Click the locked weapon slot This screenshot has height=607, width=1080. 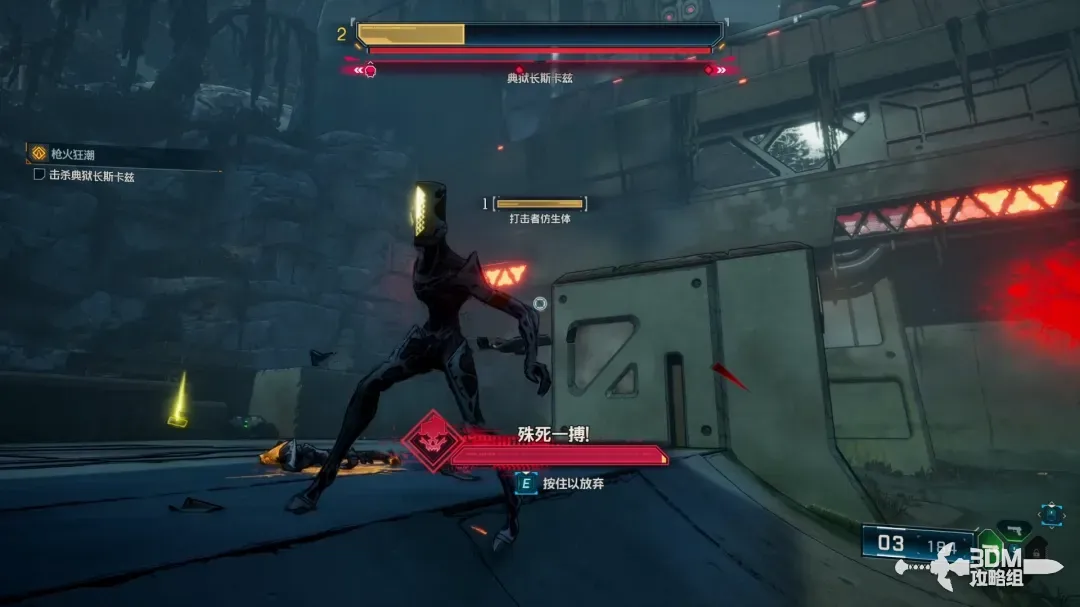click(1037, 549)
